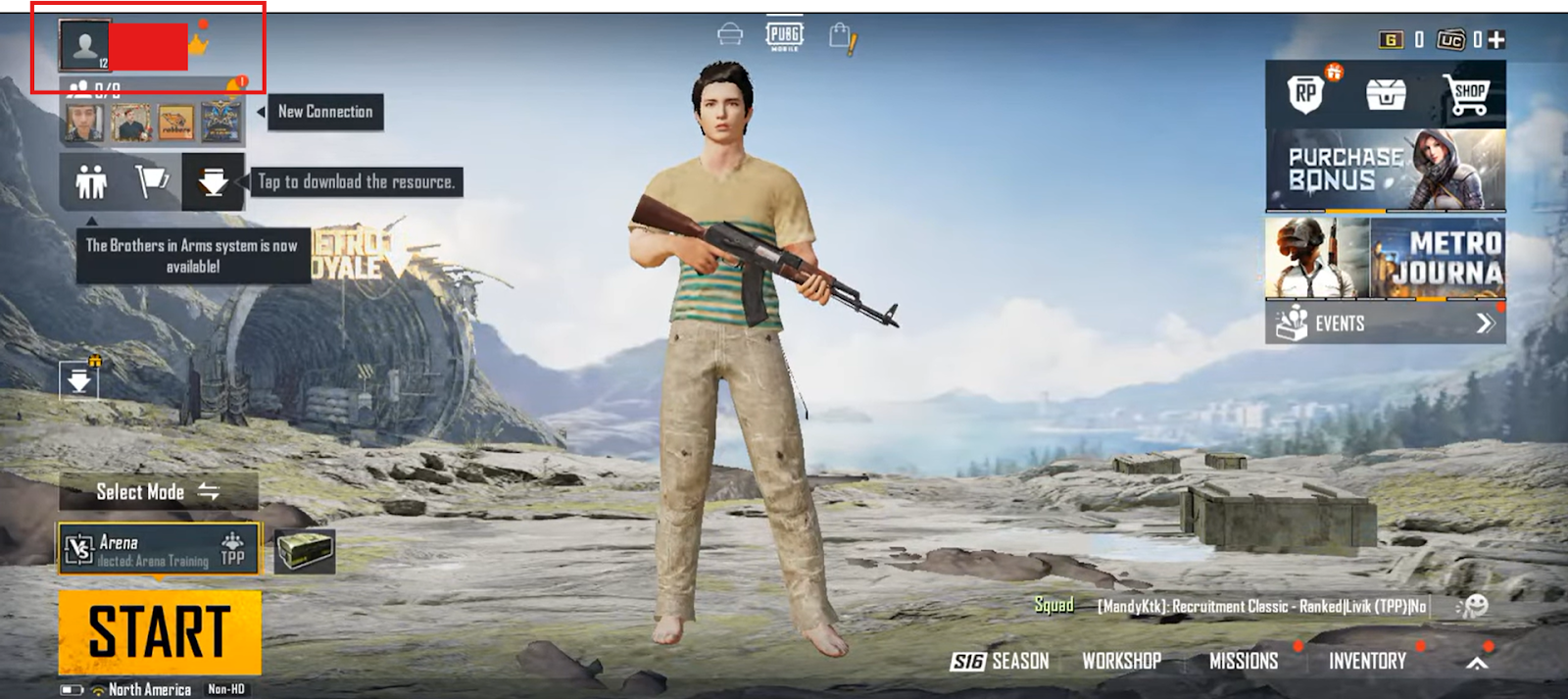This screenshot has height=699, width=1568.
Task: Open the Workshop menu
Action: 1121,662
